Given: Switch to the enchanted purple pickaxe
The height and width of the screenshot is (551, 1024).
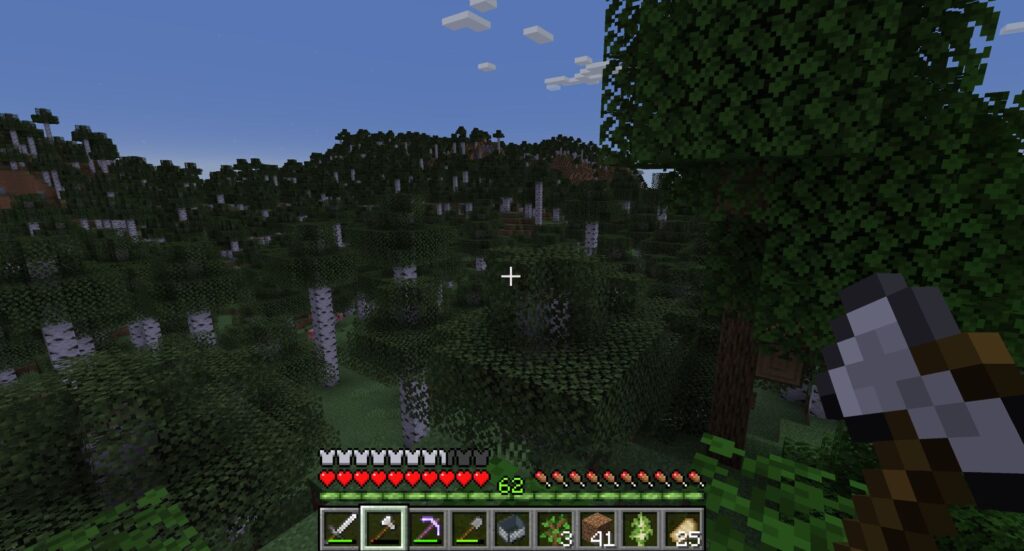Looking at the screenshot, I should coord(426,527).
